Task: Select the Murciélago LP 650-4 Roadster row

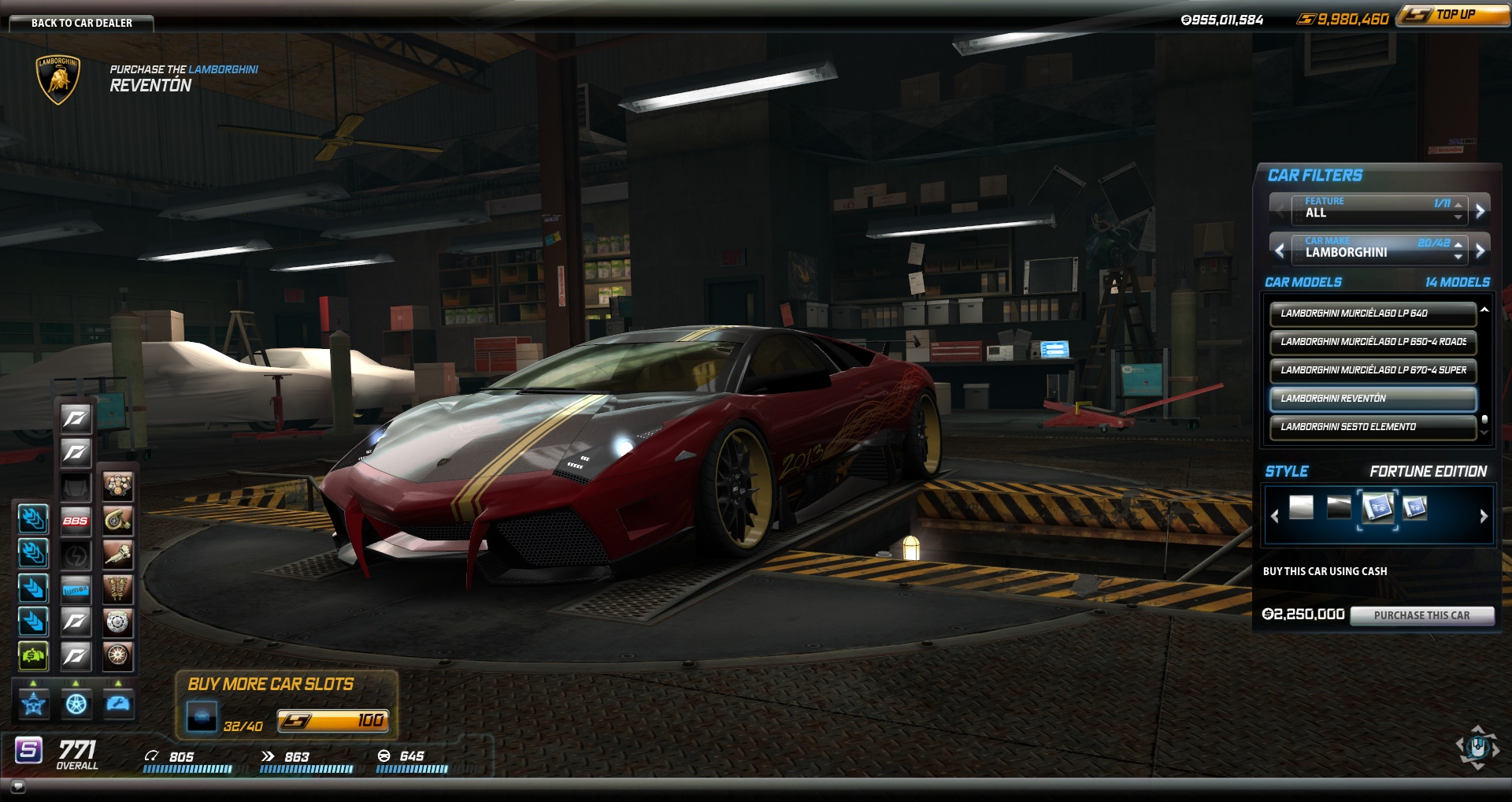Action: point(1372,342)
